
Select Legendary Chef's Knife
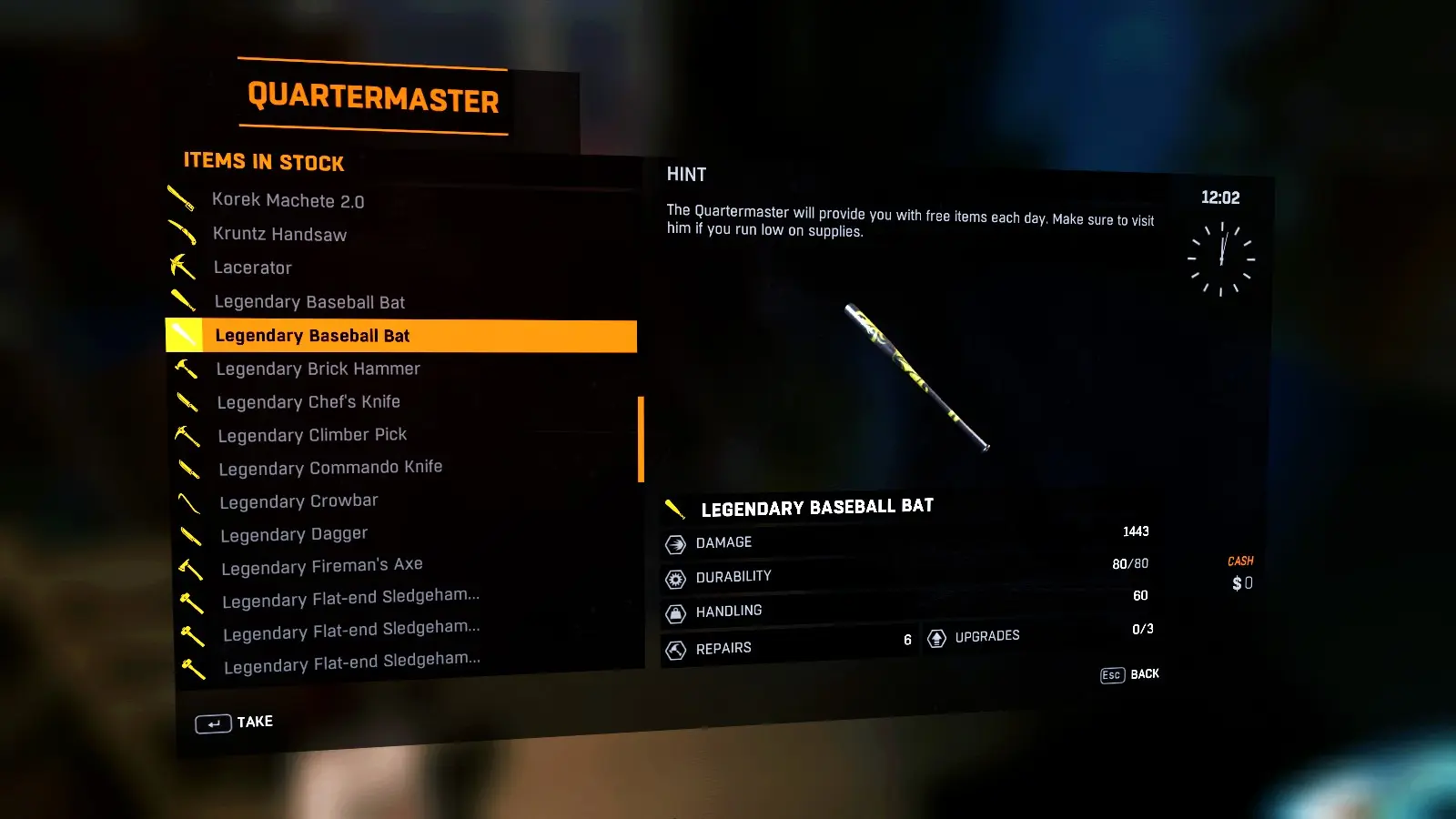pos(308,402)
